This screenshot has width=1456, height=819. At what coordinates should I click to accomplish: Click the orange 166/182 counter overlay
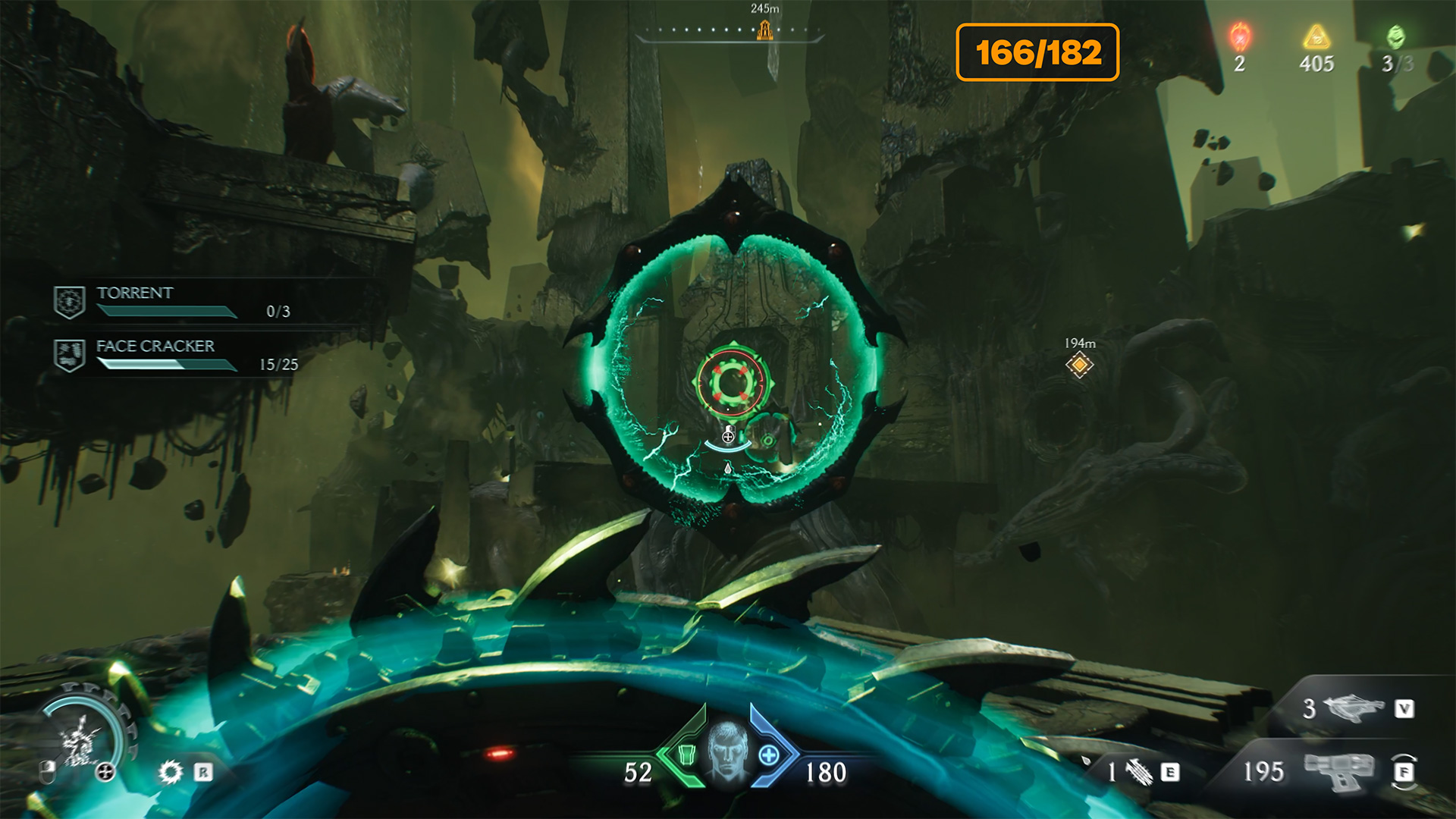[1037, 52]
